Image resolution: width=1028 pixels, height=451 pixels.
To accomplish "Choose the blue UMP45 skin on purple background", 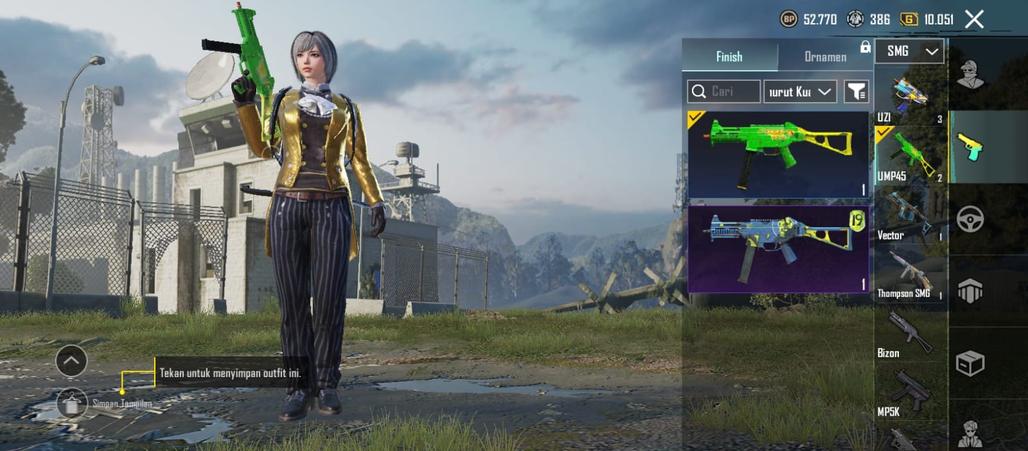I will 778,249.
